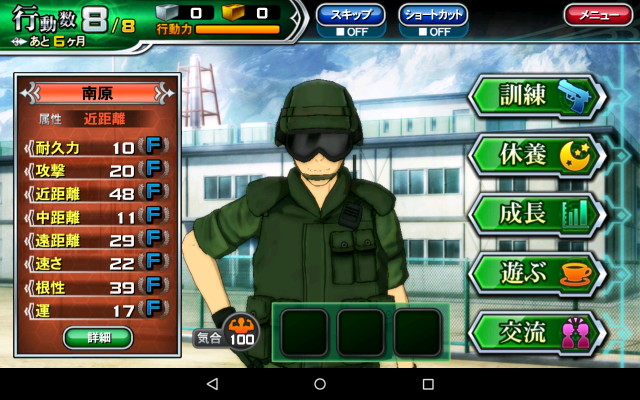Open the 交流 interaction option
The height and width of the screenshot is (400, 640).
pyautogui.click(x=537, y=332)
